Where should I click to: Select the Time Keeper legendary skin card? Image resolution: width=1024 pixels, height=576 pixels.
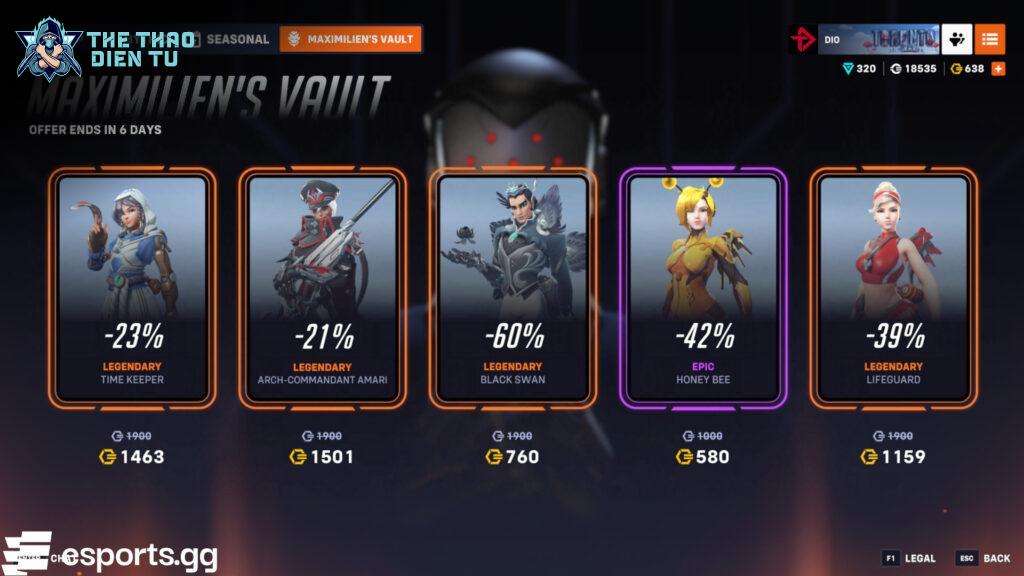(x=132, y=288)
